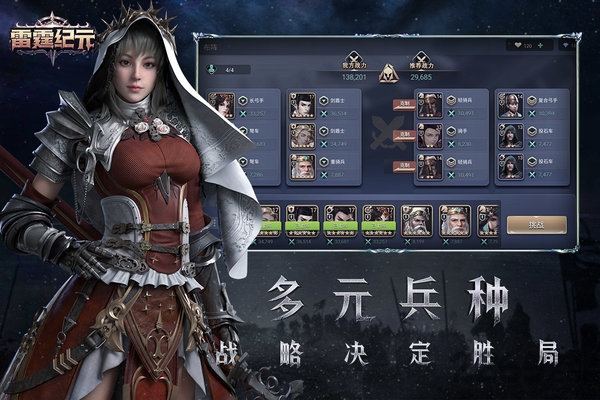Viewport: 600px width, 400px height.
Task: Choose the enemy 复合弓手 portrait
Action: 510,105
